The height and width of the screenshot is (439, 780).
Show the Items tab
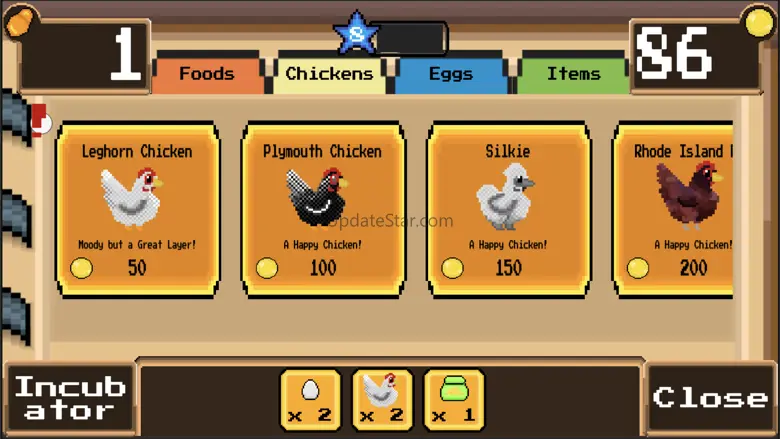pos(573,74)
